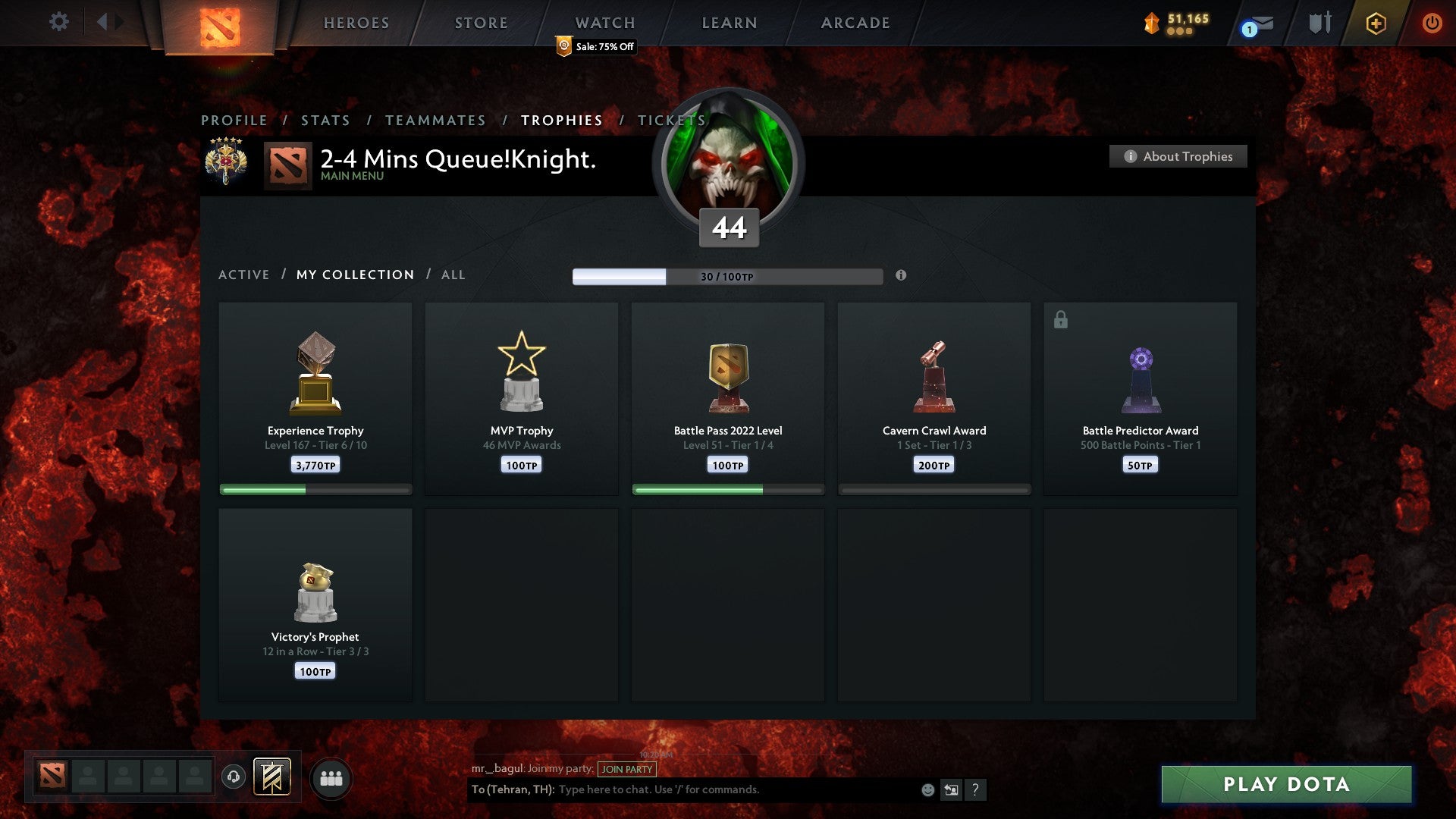Click the 30/100TP trophy progress bar
This screenshot has height=819, width=1456.
pyautogui.click(x=728, y=276)
